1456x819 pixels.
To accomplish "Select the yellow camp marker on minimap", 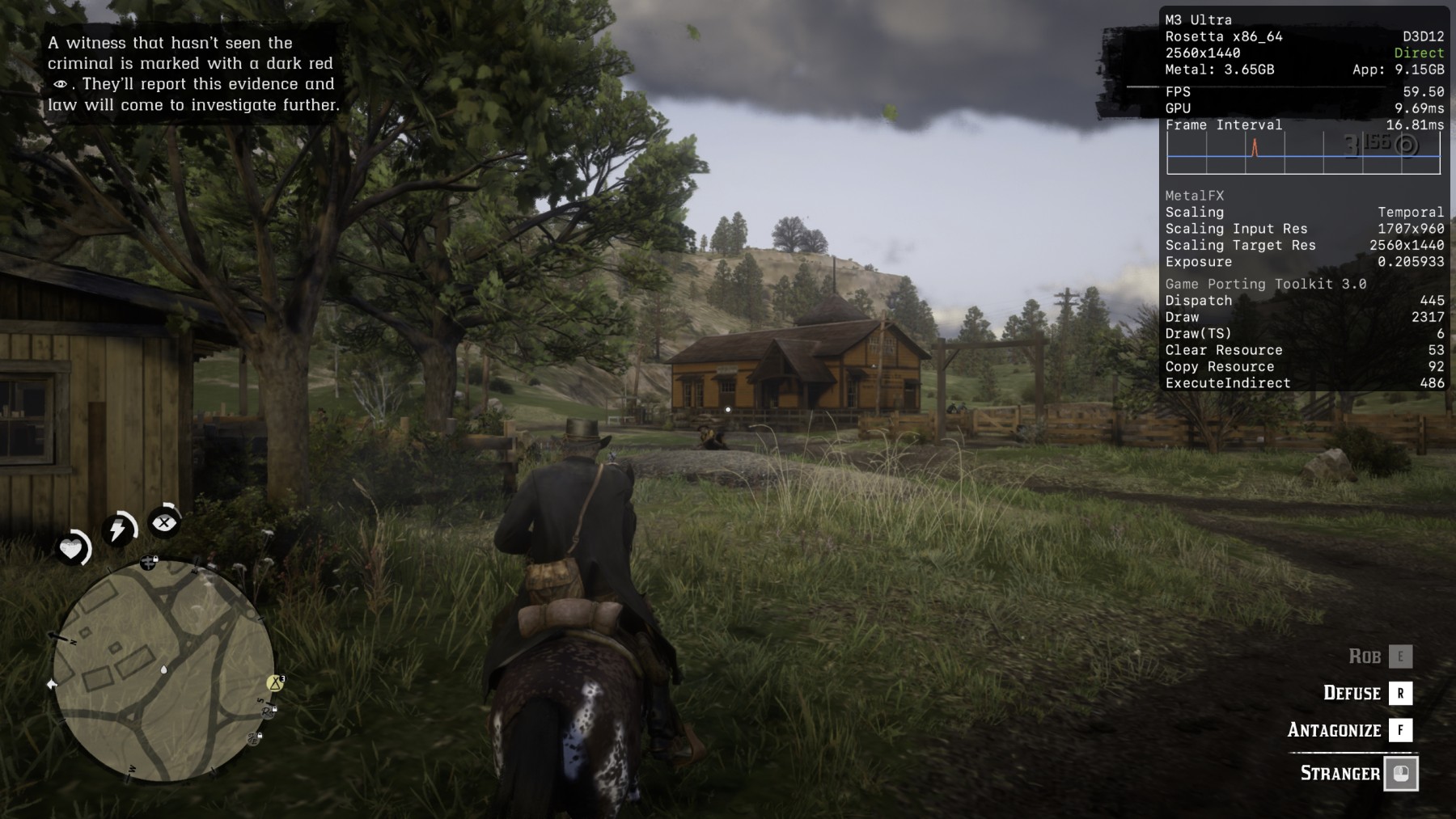I will tap(275, 683).
